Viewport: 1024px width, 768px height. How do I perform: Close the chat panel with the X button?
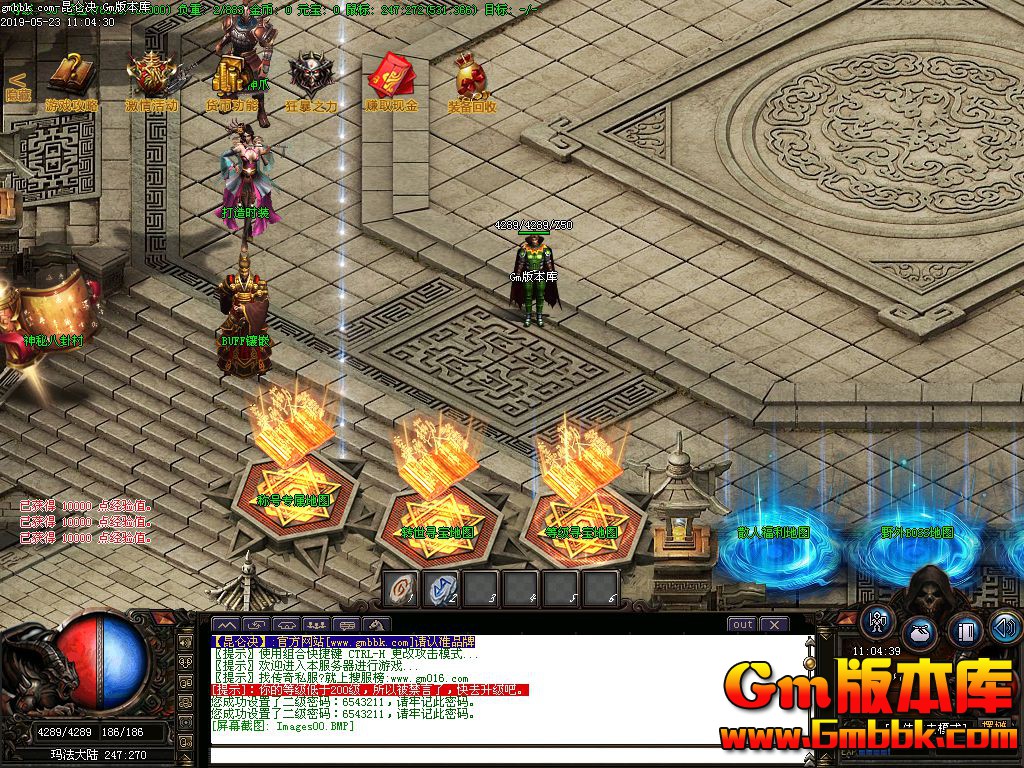click(x=774, y=624)
